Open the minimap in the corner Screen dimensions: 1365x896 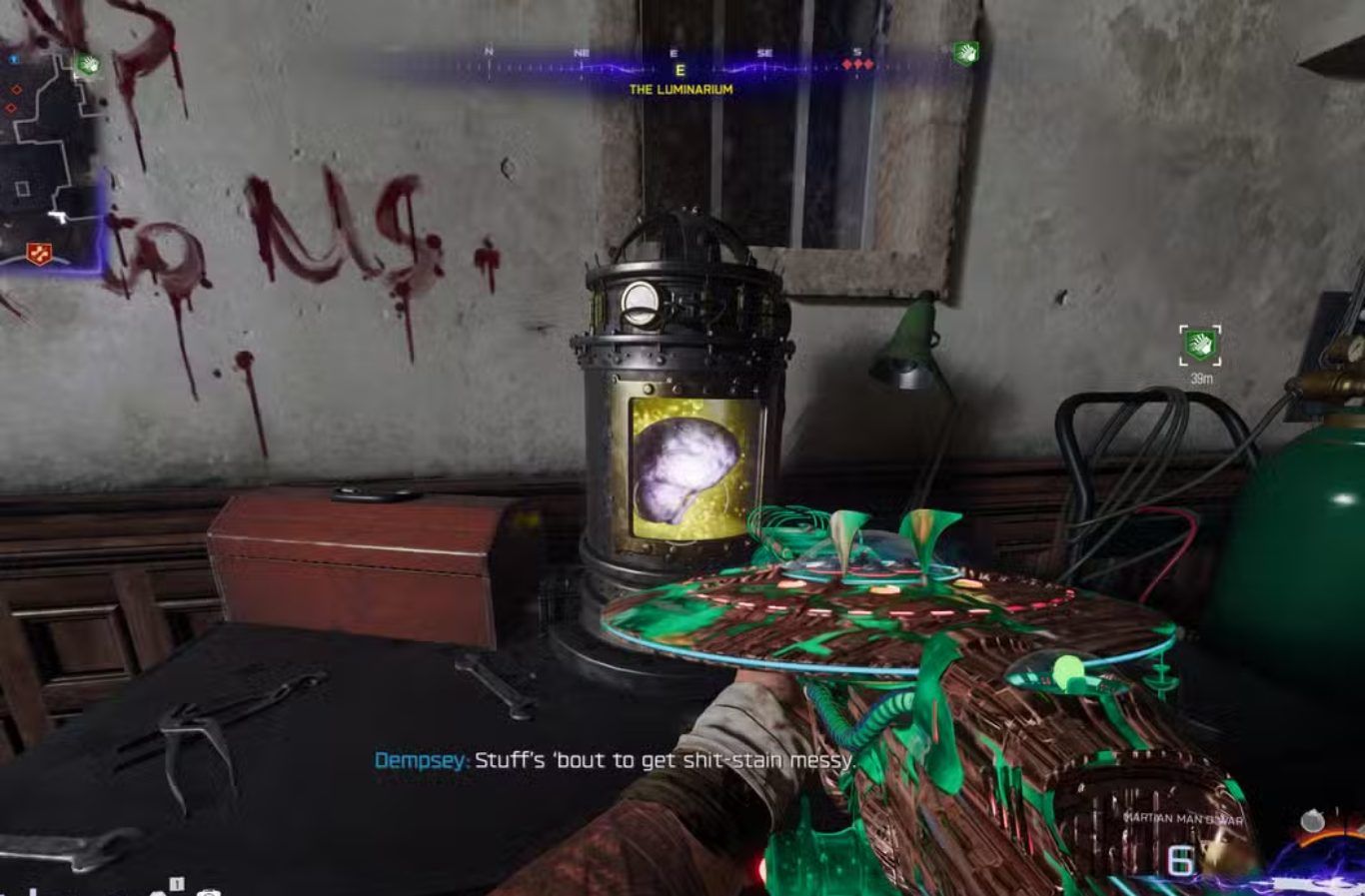(50, 150)
